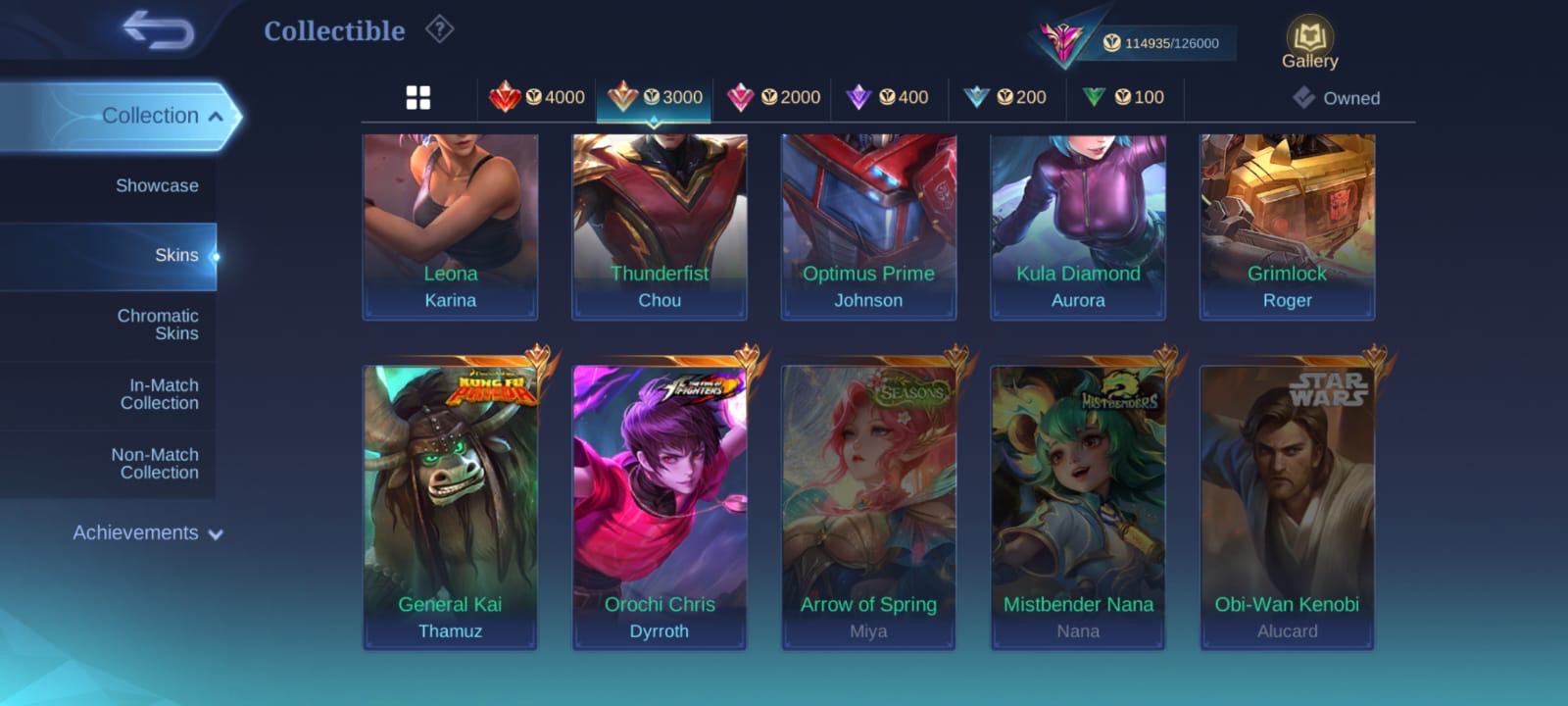Select the General Kai Thamuz skin card
The width and height of the screenshot is (1568, 706).
coord(450,505)
